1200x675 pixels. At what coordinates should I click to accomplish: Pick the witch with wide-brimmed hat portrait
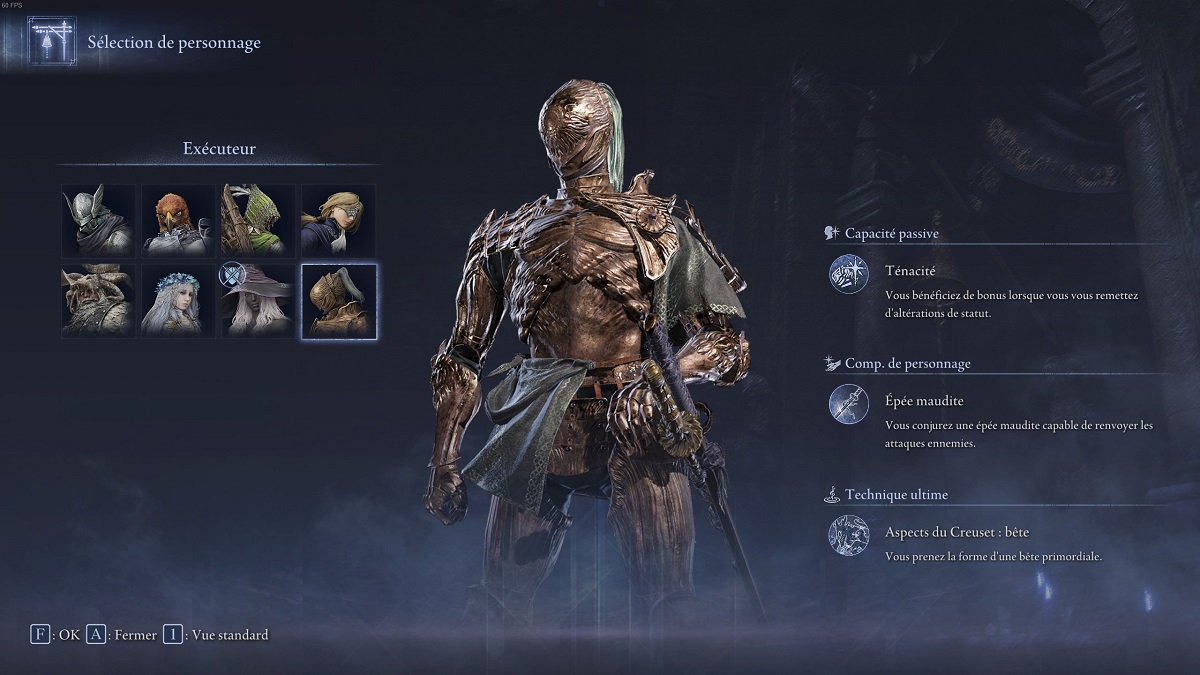click(258, 301)
